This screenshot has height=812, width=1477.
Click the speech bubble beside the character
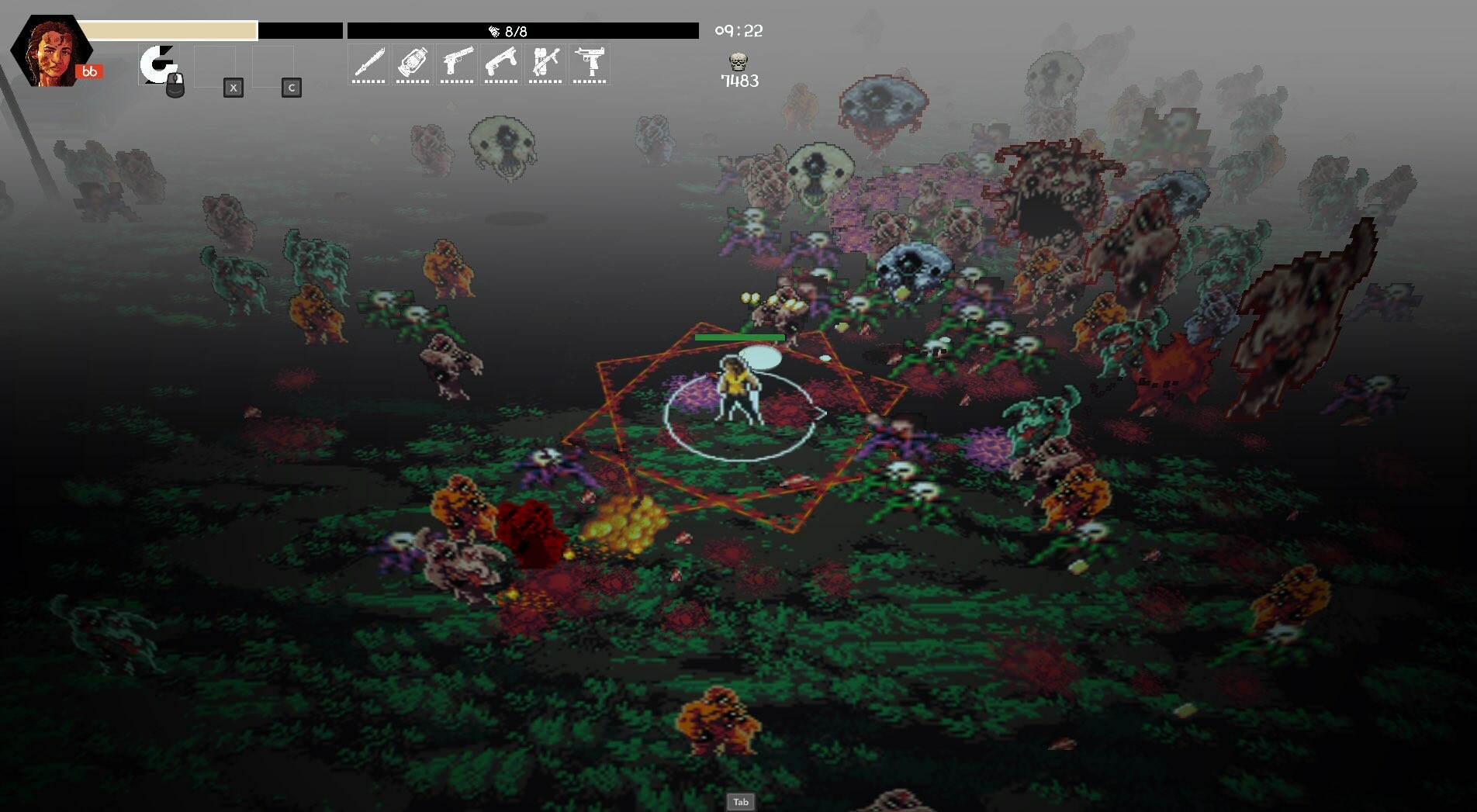[x=761, y=356]
